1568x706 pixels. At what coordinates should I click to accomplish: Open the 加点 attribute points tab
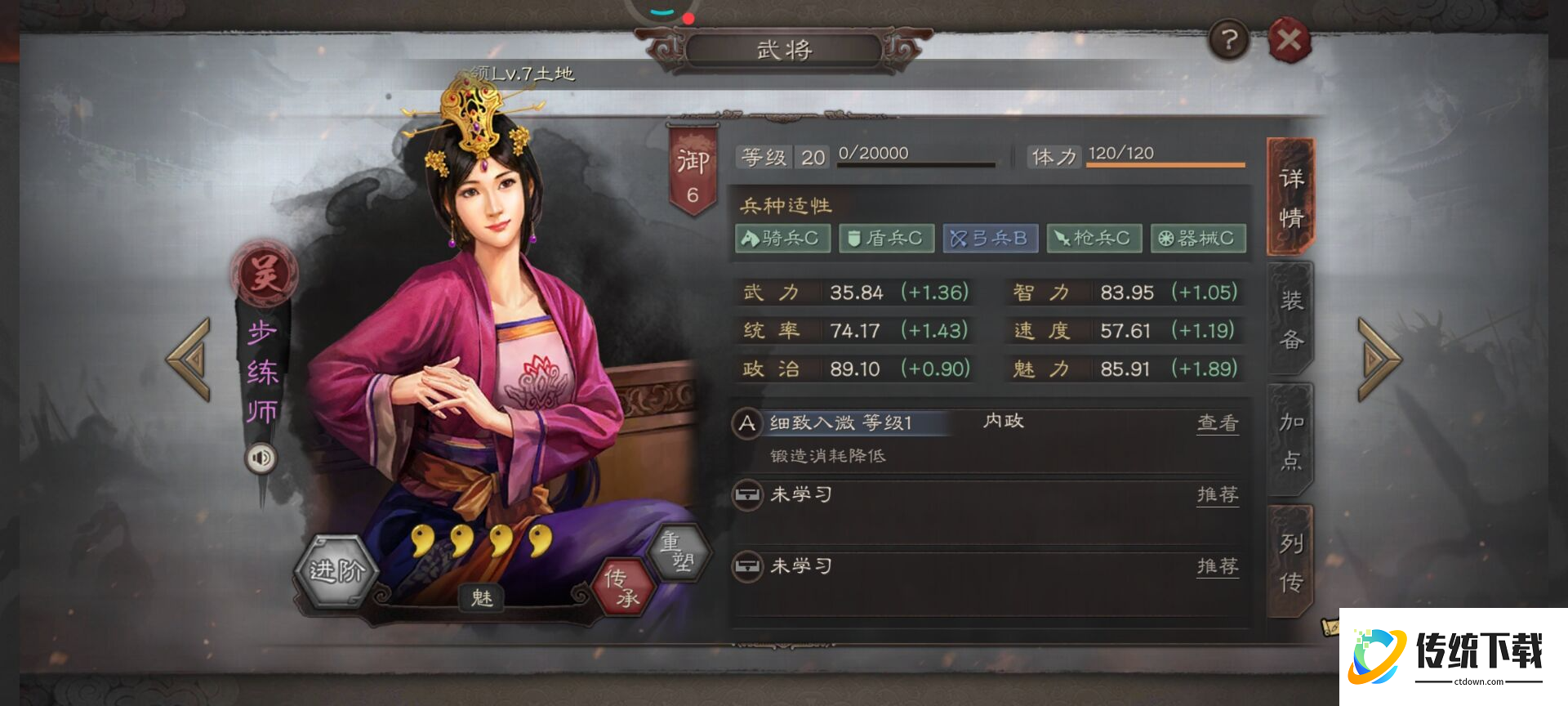(x=1290, y=441)
